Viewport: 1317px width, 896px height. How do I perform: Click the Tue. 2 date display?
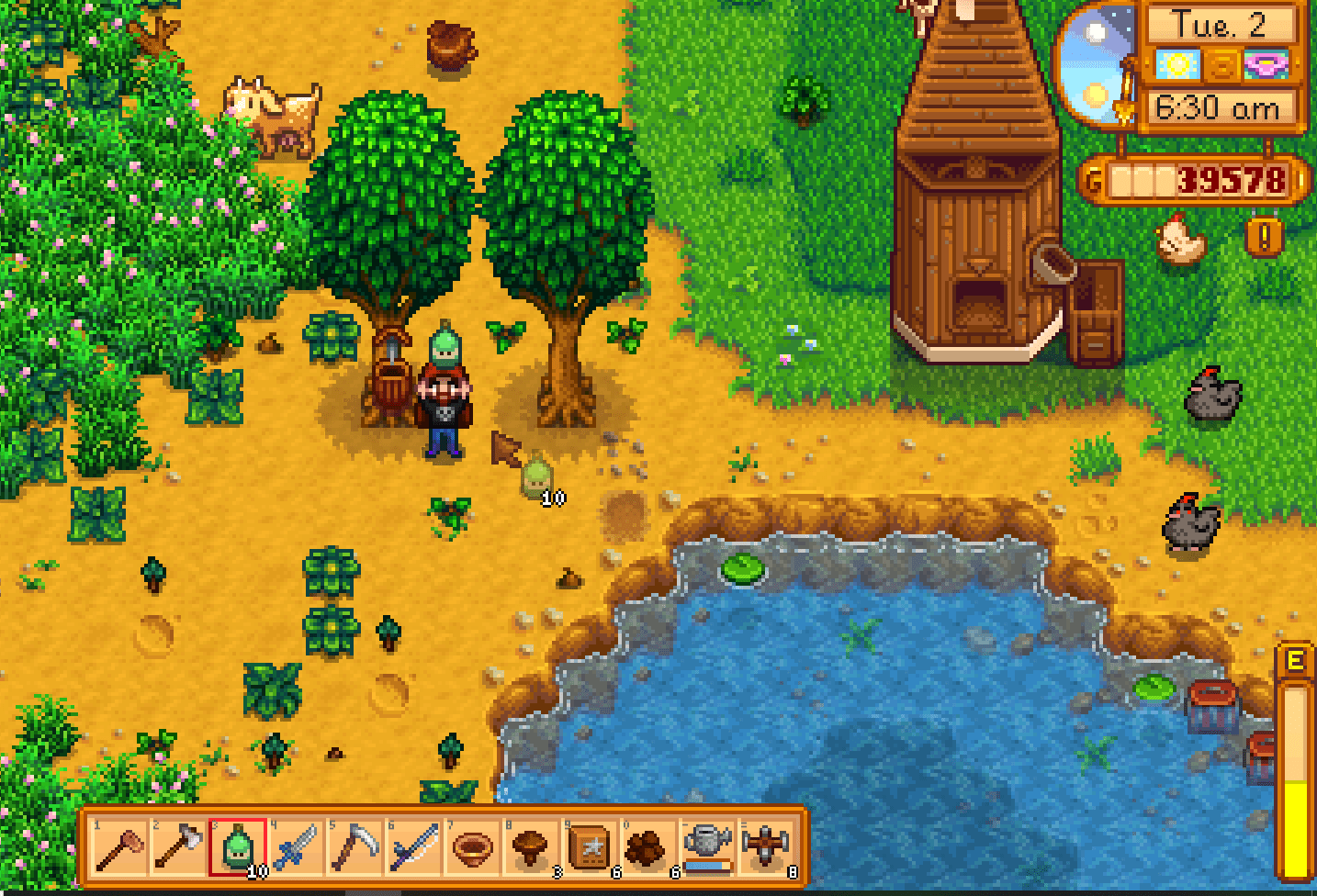(x=1221, y=26)
